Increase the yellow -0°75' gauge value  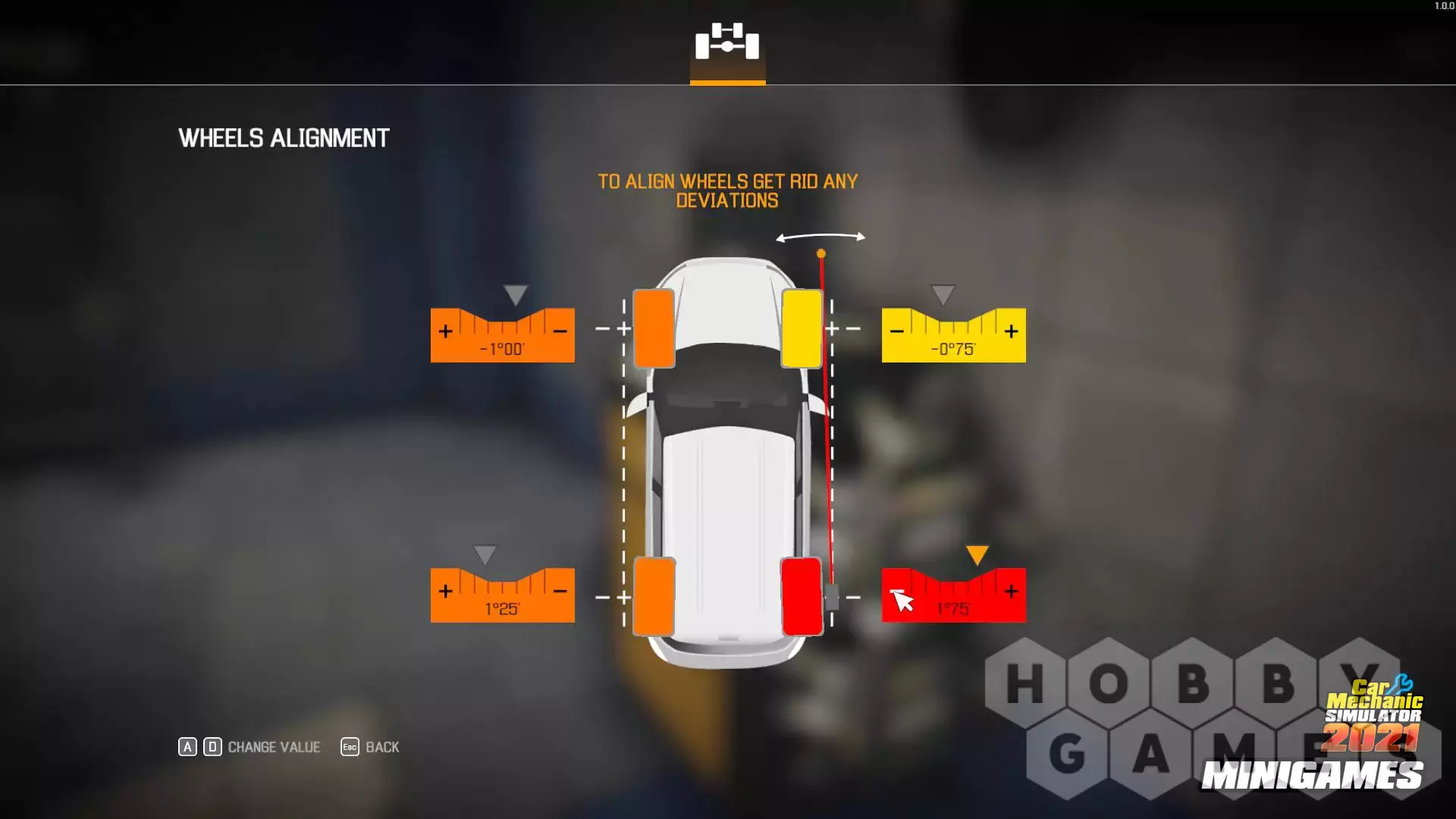coord(1011,331)
